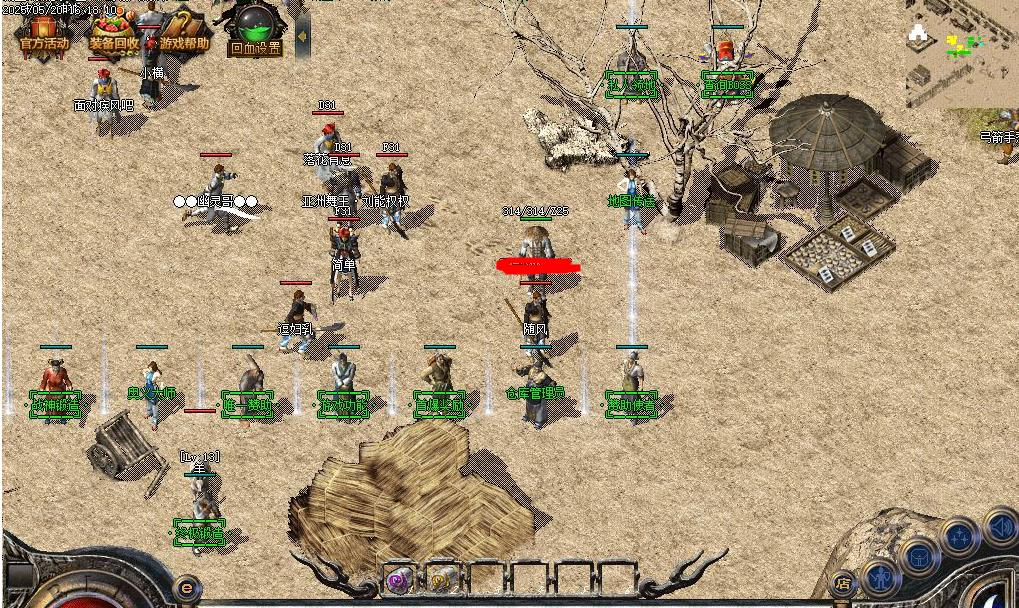Click the minimap in the corner

[x=960, y=52]
